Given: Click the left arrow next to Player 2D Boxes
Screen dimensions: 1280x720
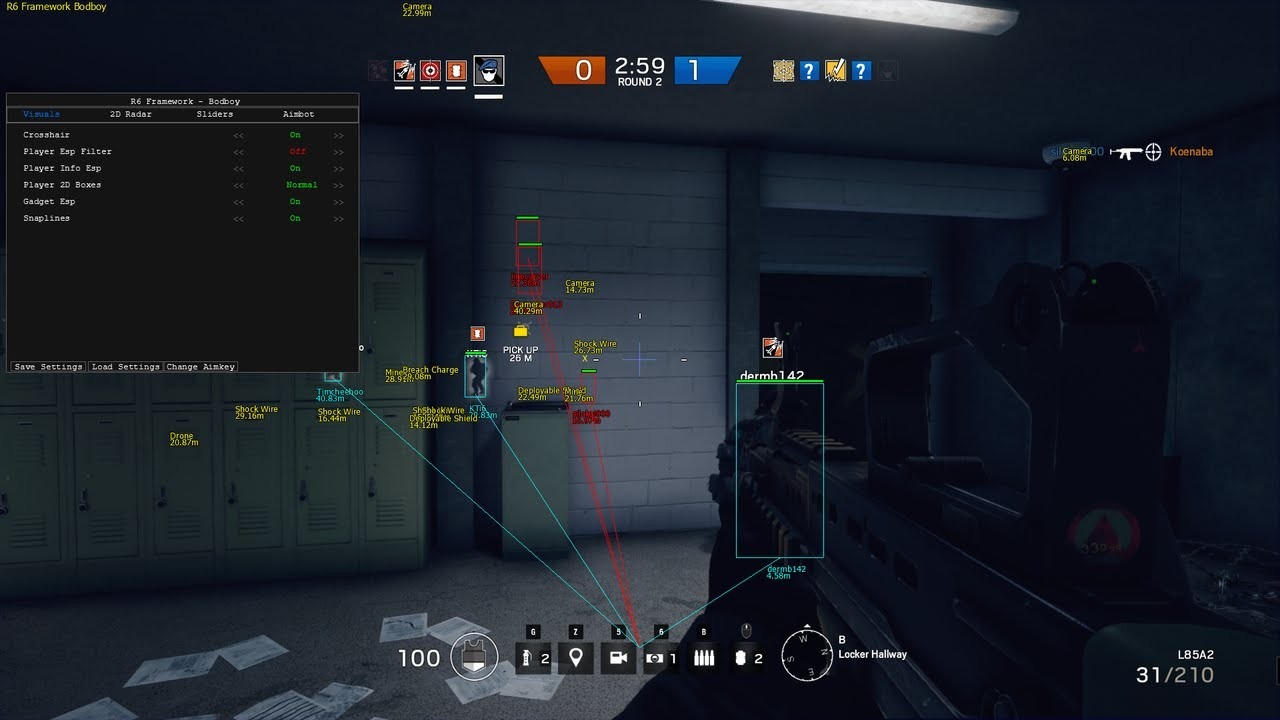Looking at the screenshot, I should pyautogui.click(x=238, y=185).
